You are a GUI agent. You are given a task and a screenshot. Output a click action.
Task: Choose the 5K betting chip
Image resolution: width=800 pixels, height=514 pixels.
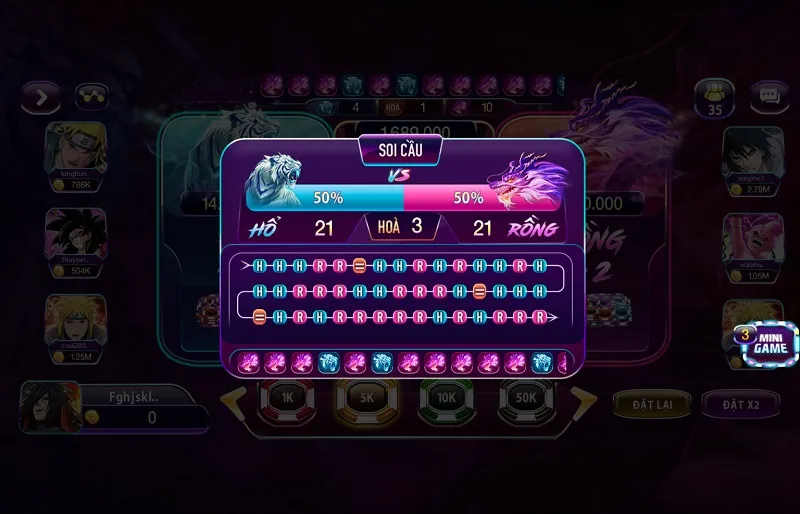[365, 398]
